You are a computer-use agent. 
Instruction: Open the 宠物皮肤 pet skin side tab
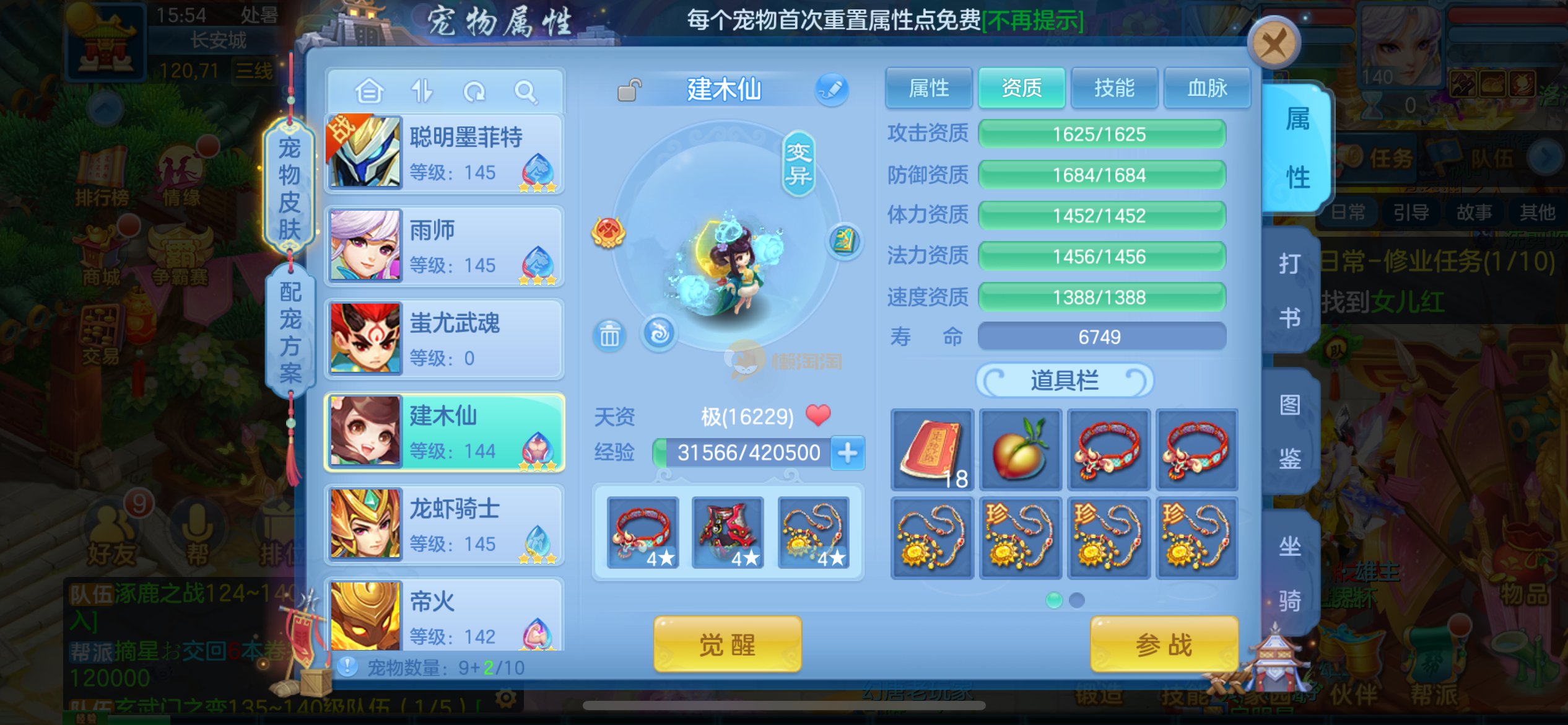(x=289, y=187)
